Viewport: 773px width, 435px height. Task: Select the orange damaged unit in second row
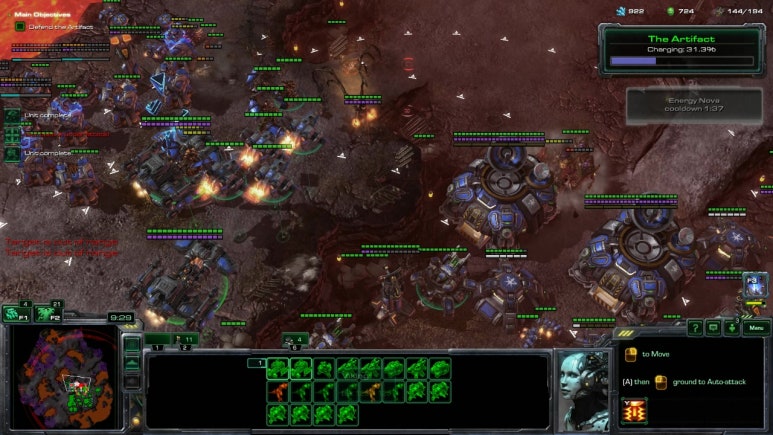point(278,391)
